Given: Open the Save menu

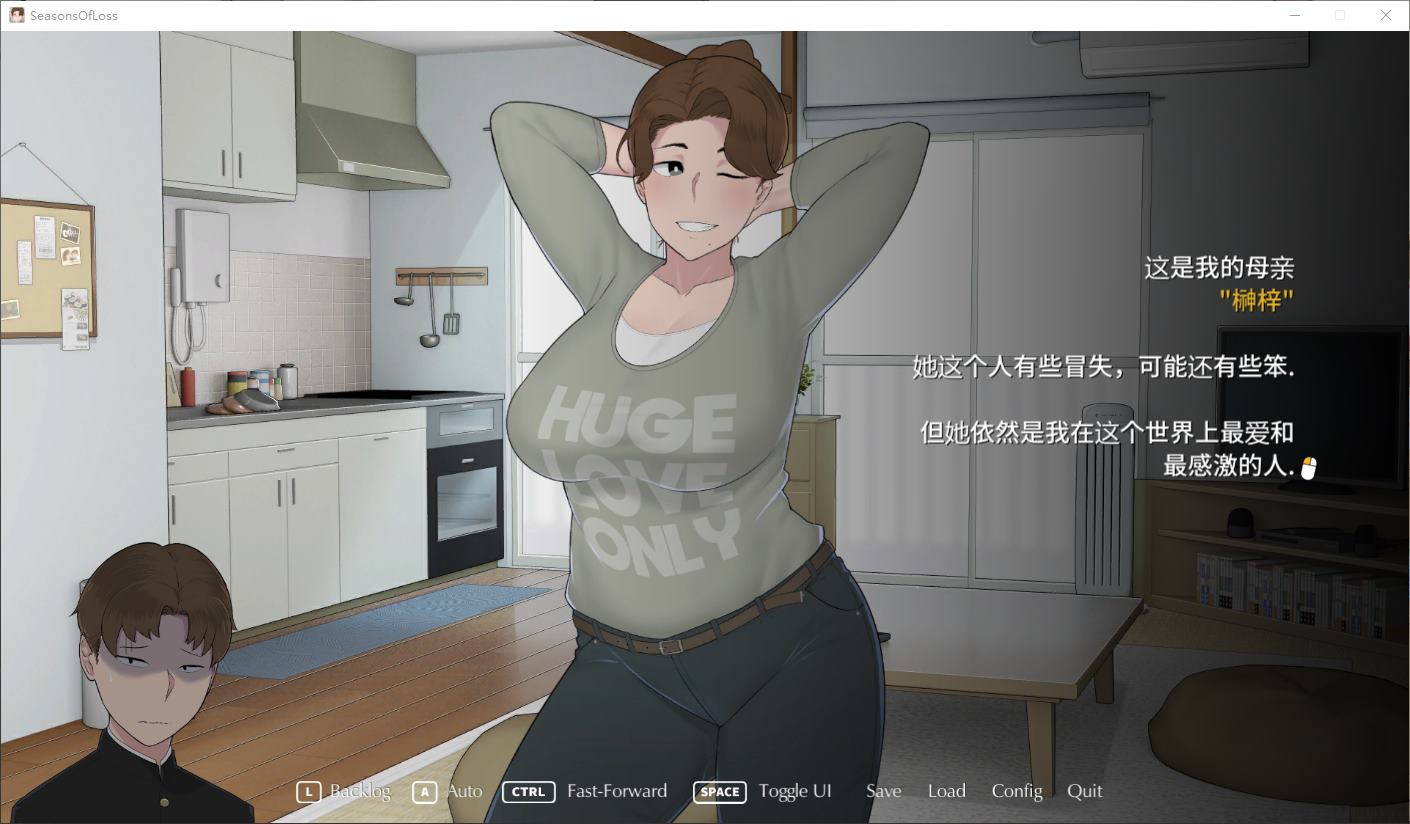Looking at the screenshot, I should [x=883, y=791].
